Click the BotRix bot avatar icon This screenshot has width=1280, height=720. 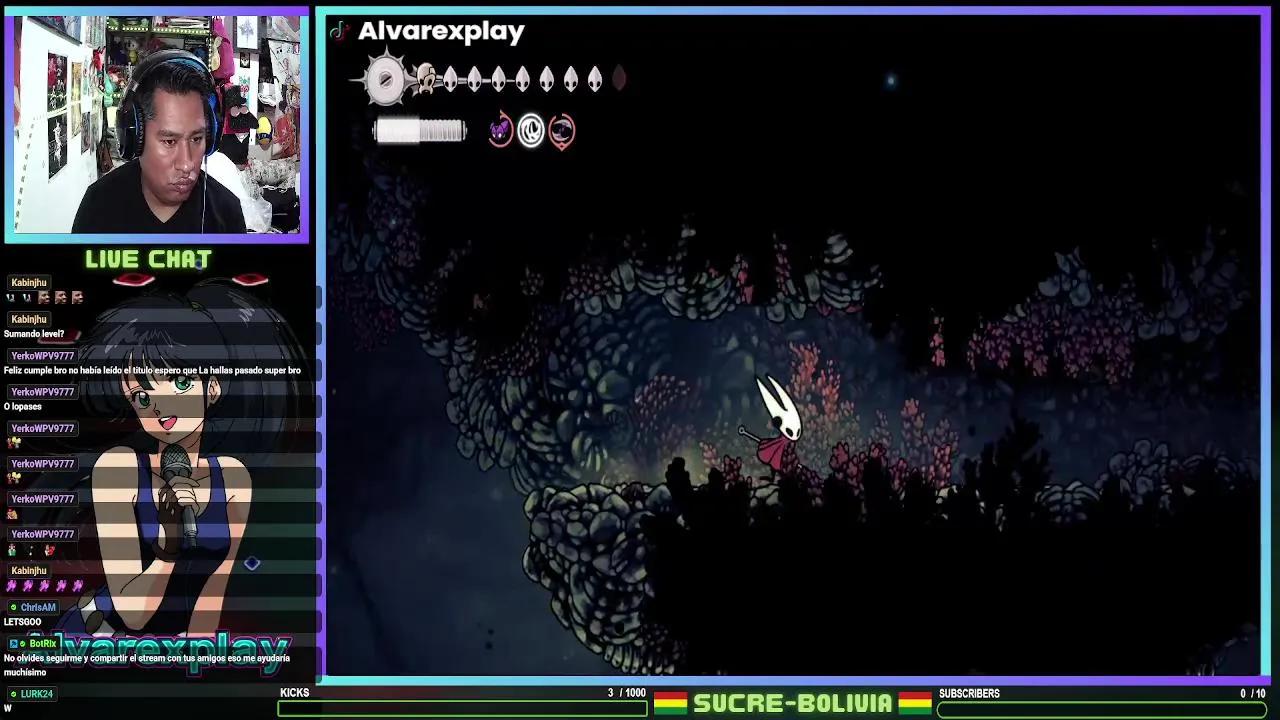(12, 643)
